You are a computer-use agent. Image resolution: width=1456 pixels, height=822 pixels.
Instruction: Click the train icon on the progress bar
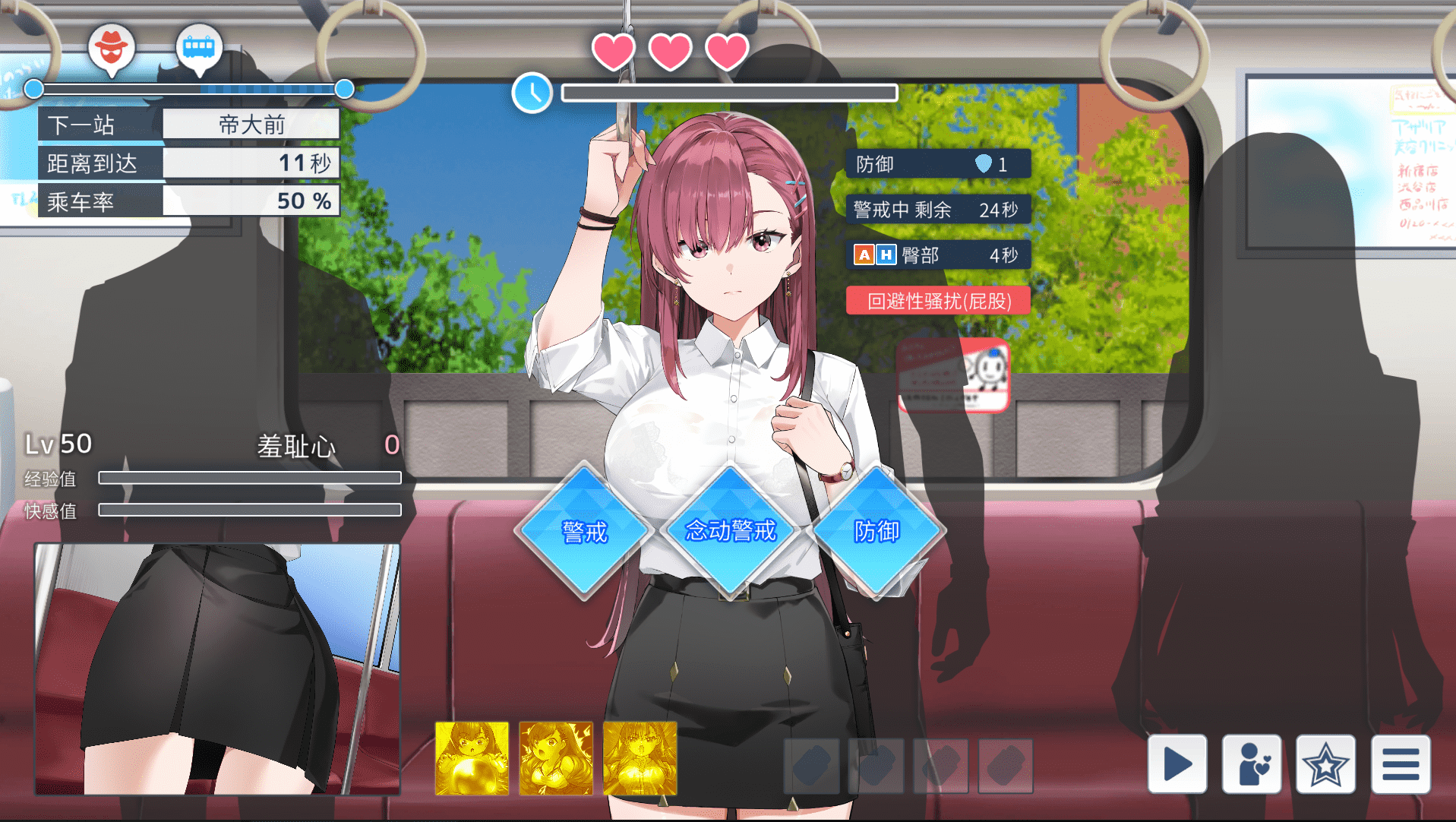(199, 47)
